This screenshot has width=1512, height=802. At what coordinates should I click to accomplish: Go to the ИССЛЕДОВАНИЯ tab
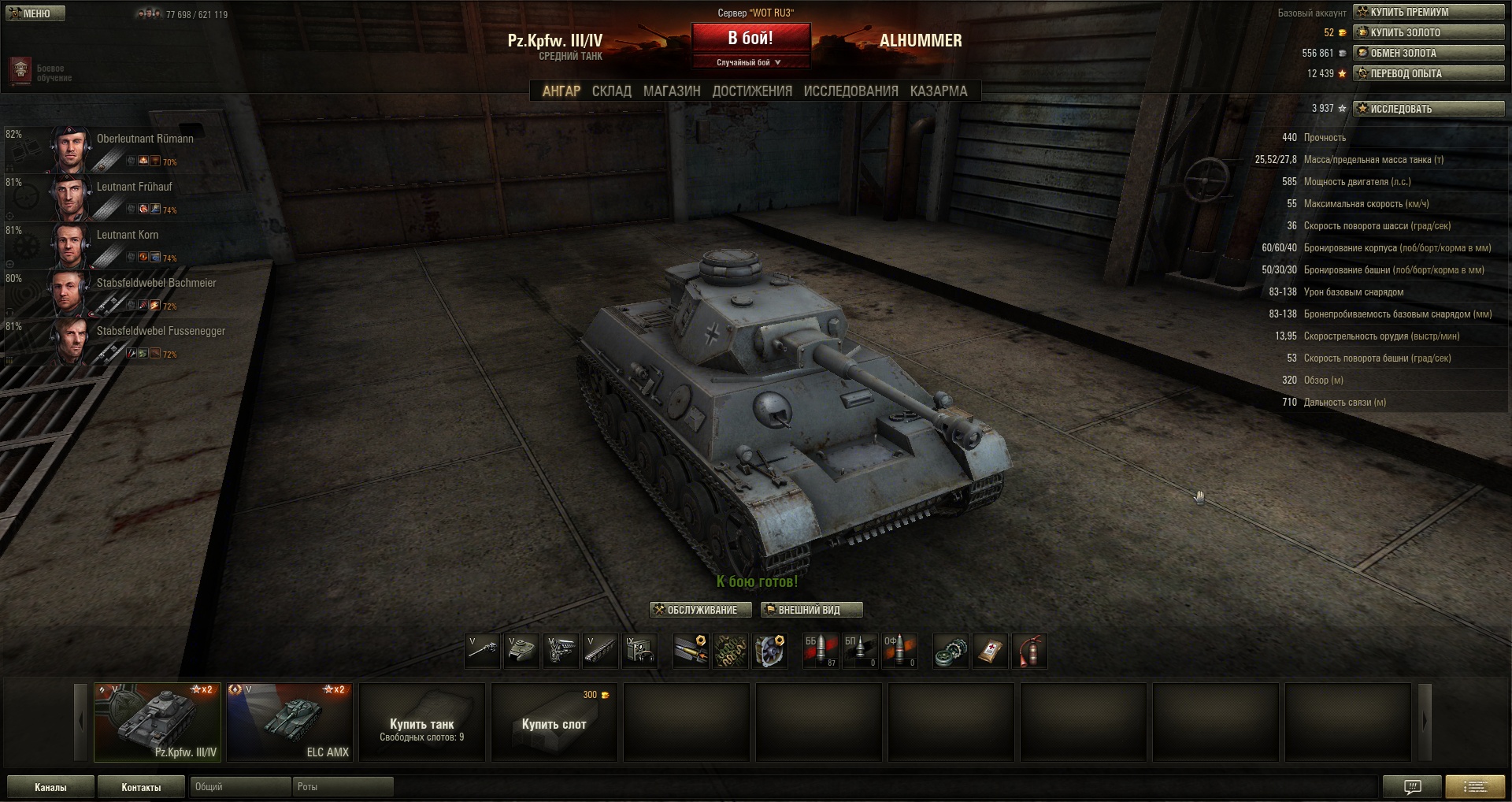(x=850, y=91)
